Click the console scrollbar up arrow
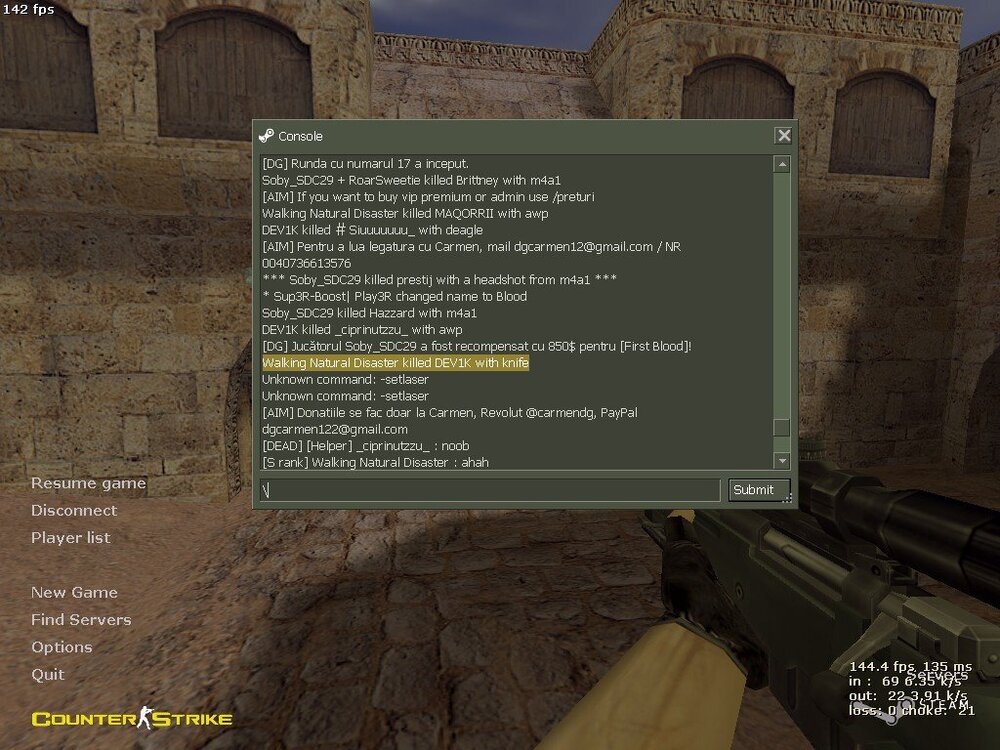This screenshot has height=750, width=1000. [x=782, y=164]
